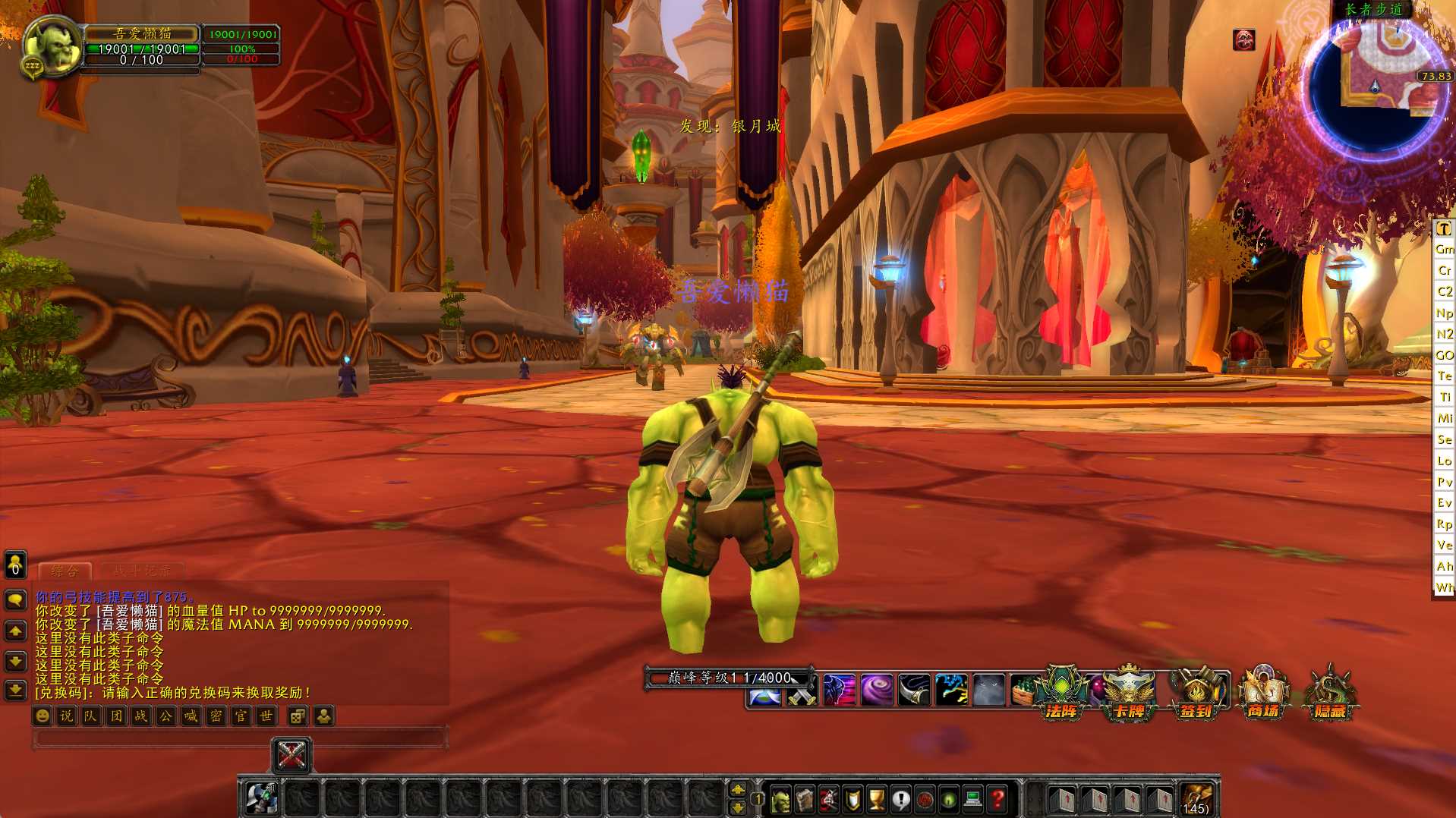This screenshot has height=818, width=1456.
Task: Open the red question mark help button
Action: [997, 798]
